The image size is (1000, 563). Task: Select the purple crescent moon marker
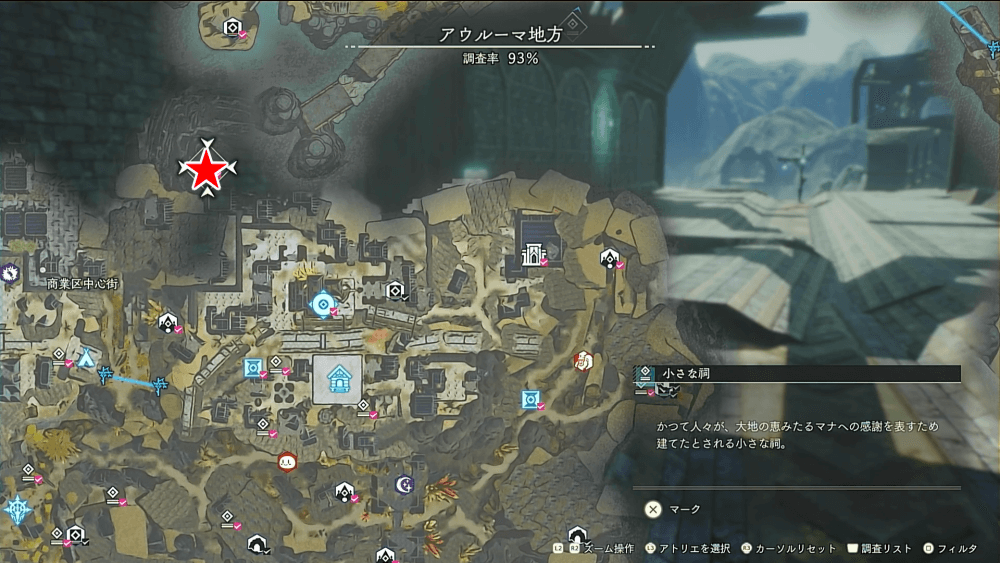(x=404, y=484)
